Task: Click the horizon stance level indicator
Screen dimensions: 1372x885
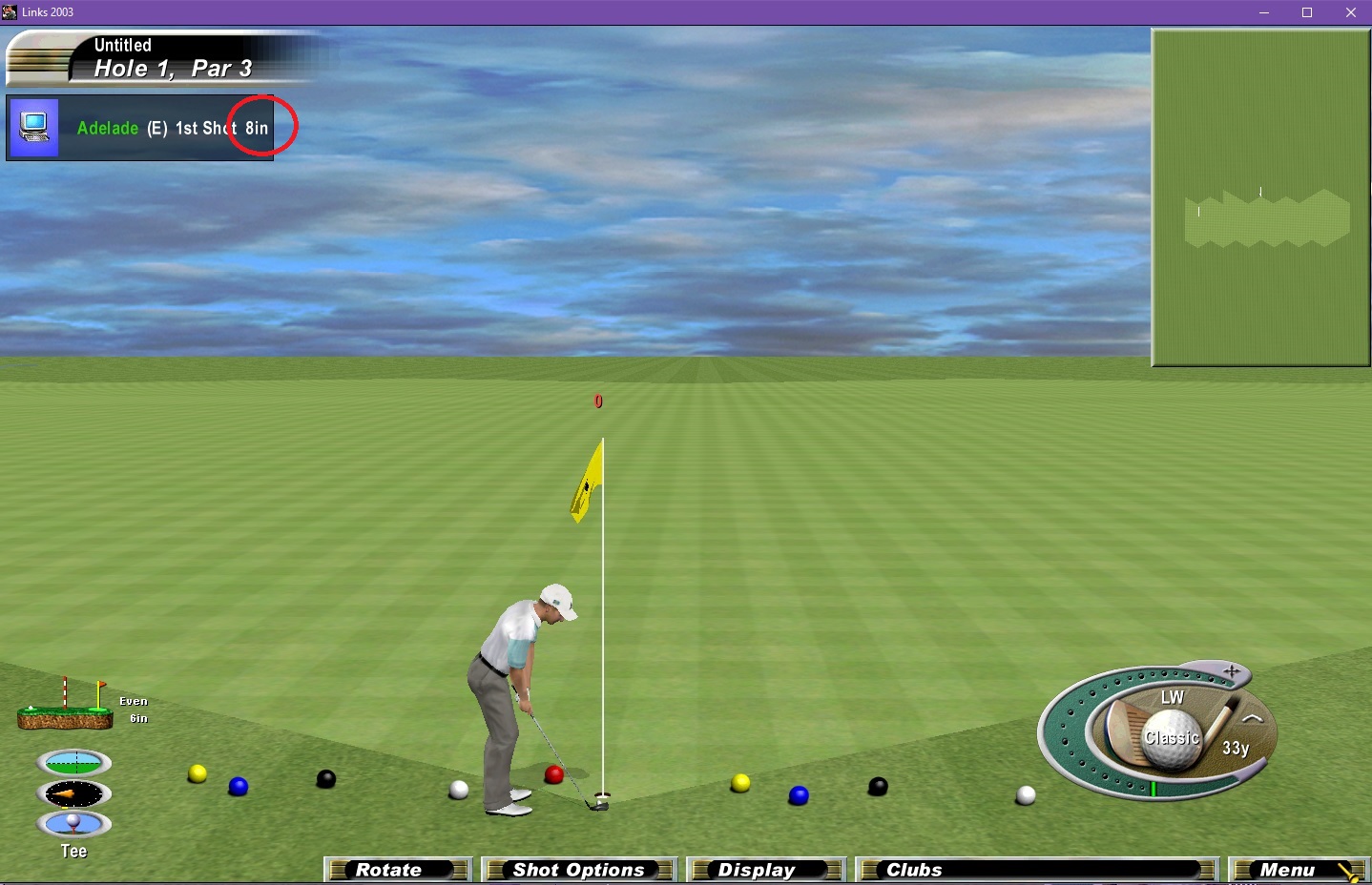Action: tap(73, 763)
